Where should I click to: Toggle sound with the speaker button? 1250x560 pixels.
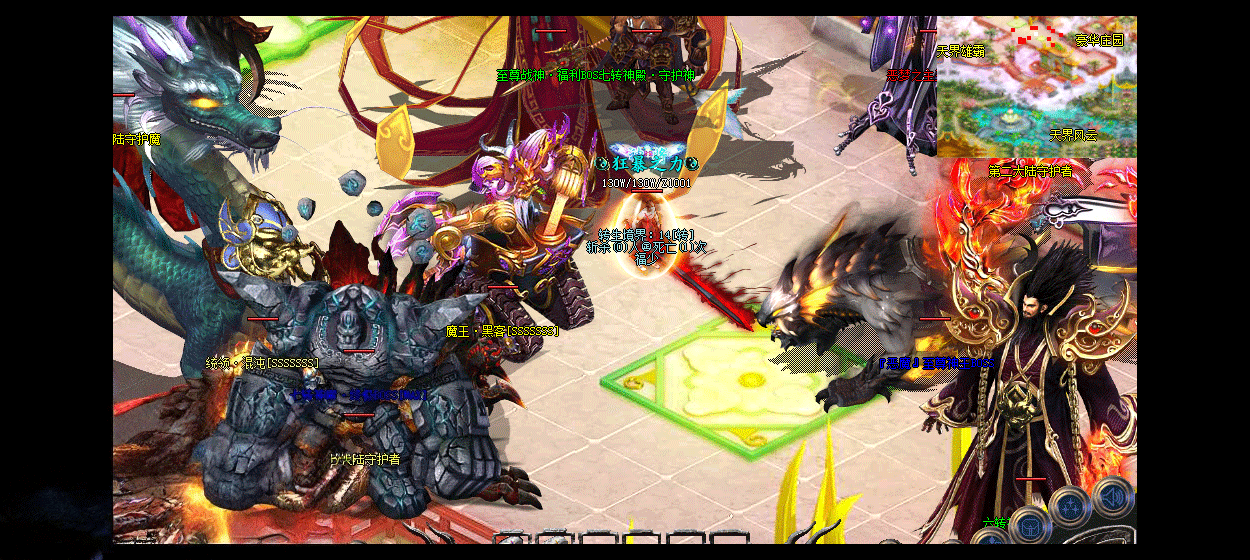(1112, 497)
